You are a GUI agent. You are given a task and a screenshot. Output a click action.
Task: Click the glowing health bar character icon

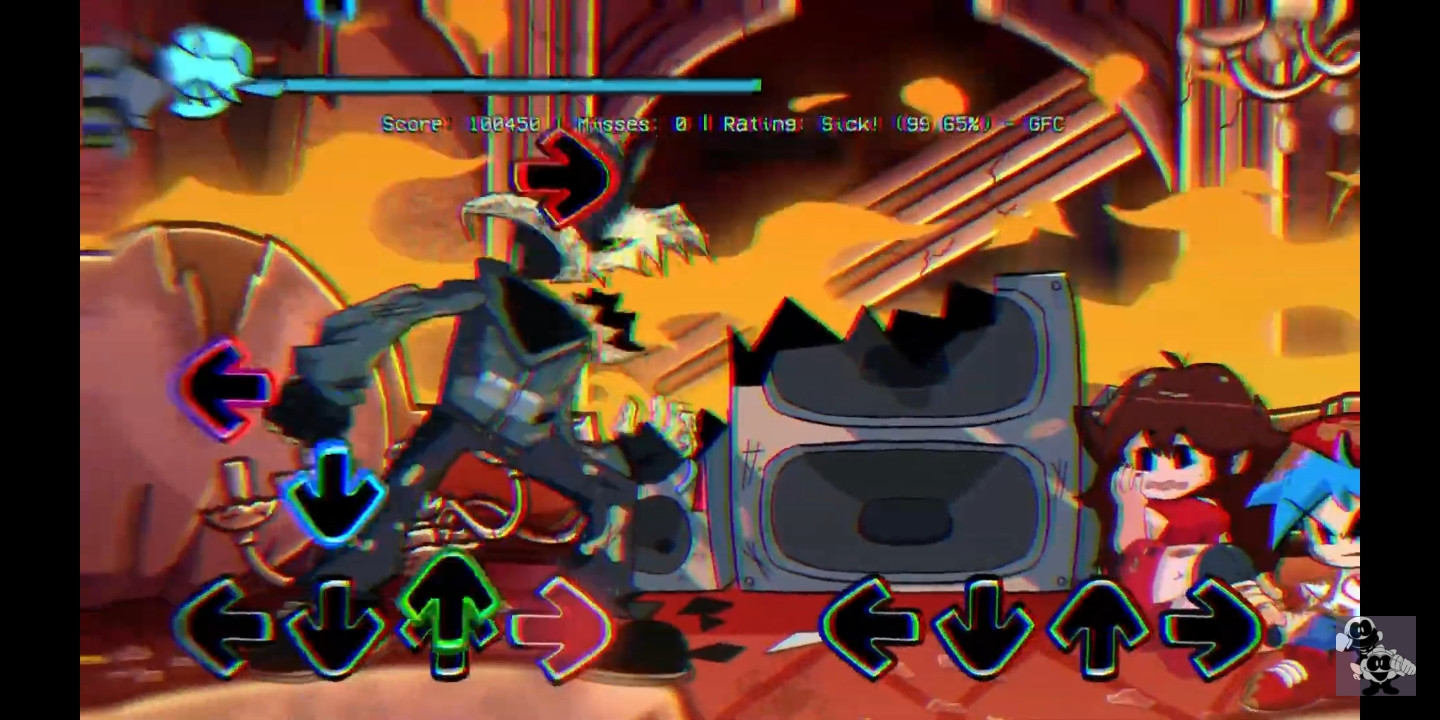(205, 72)
